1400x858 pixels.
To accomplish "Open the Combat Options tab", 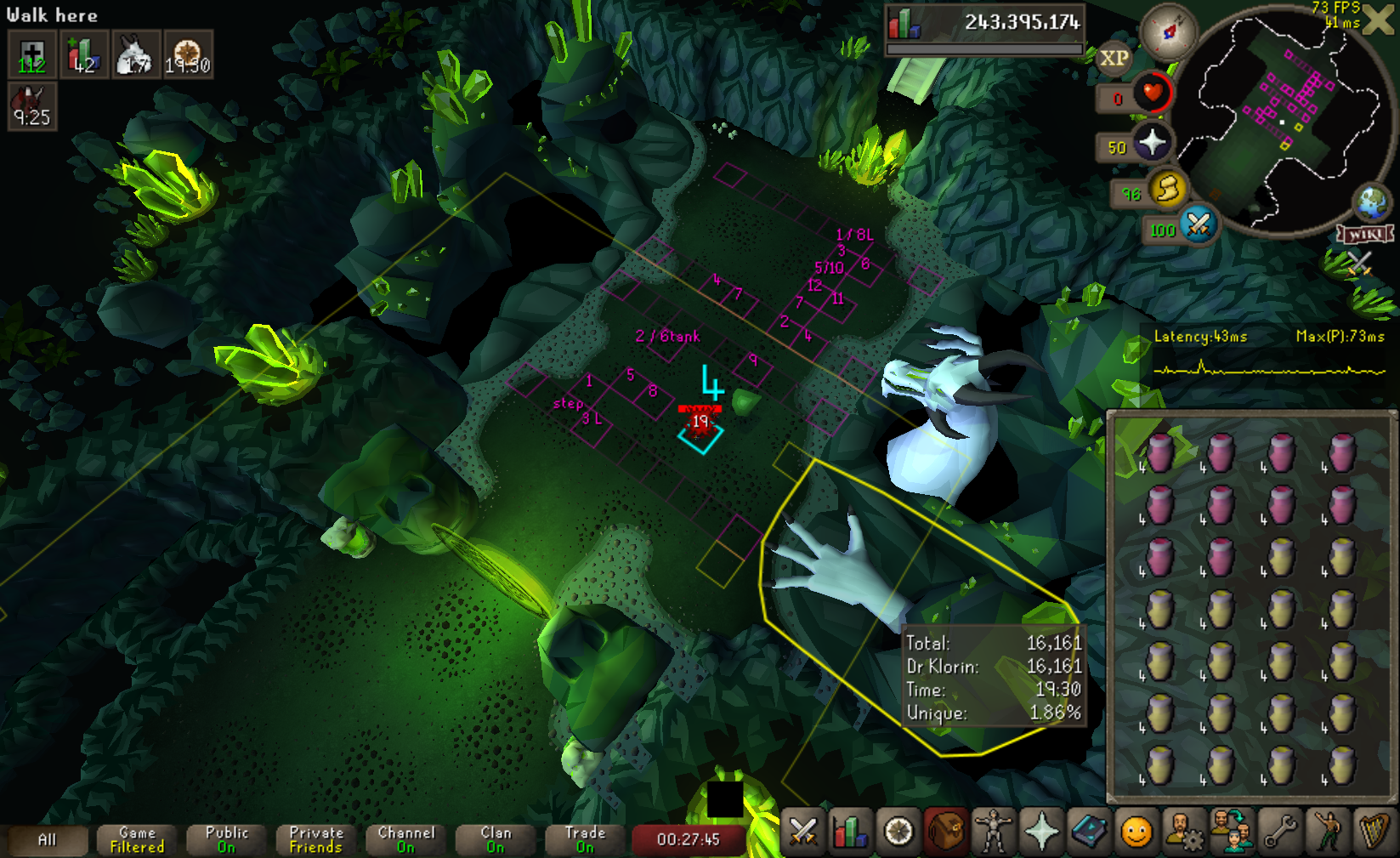I will pos(803,831).
